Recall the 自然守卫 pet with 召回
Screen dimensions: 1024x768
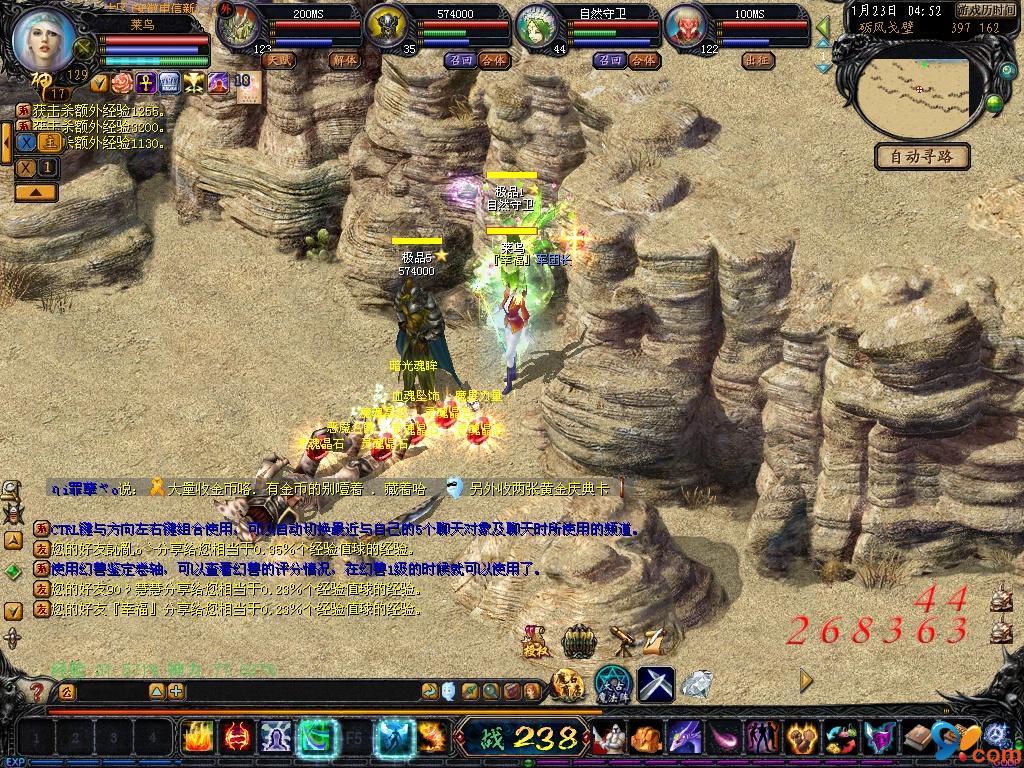click(610, 60)
